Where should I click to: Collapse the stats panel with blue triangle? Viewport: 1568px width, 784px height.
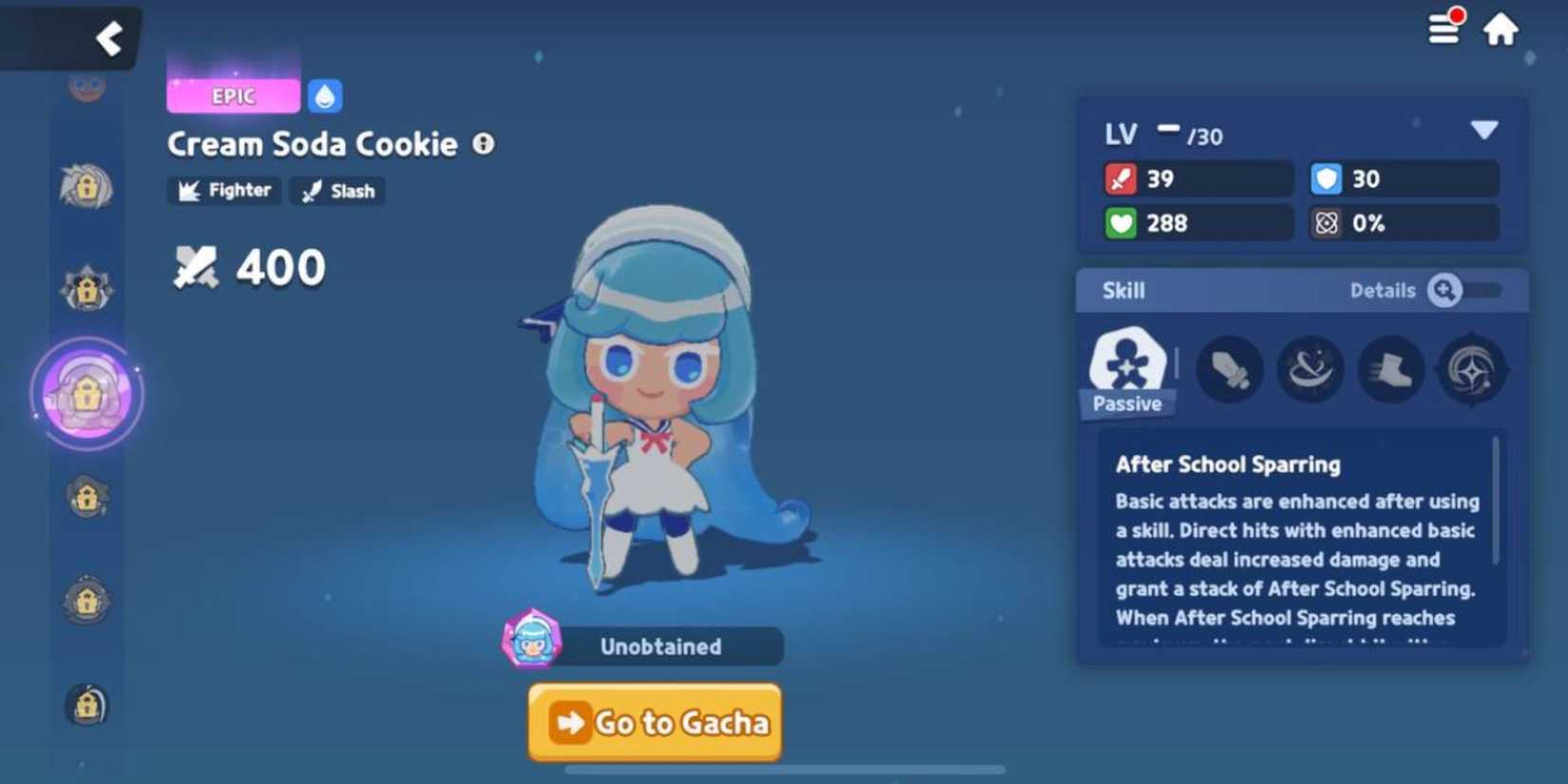[1483, 131]
